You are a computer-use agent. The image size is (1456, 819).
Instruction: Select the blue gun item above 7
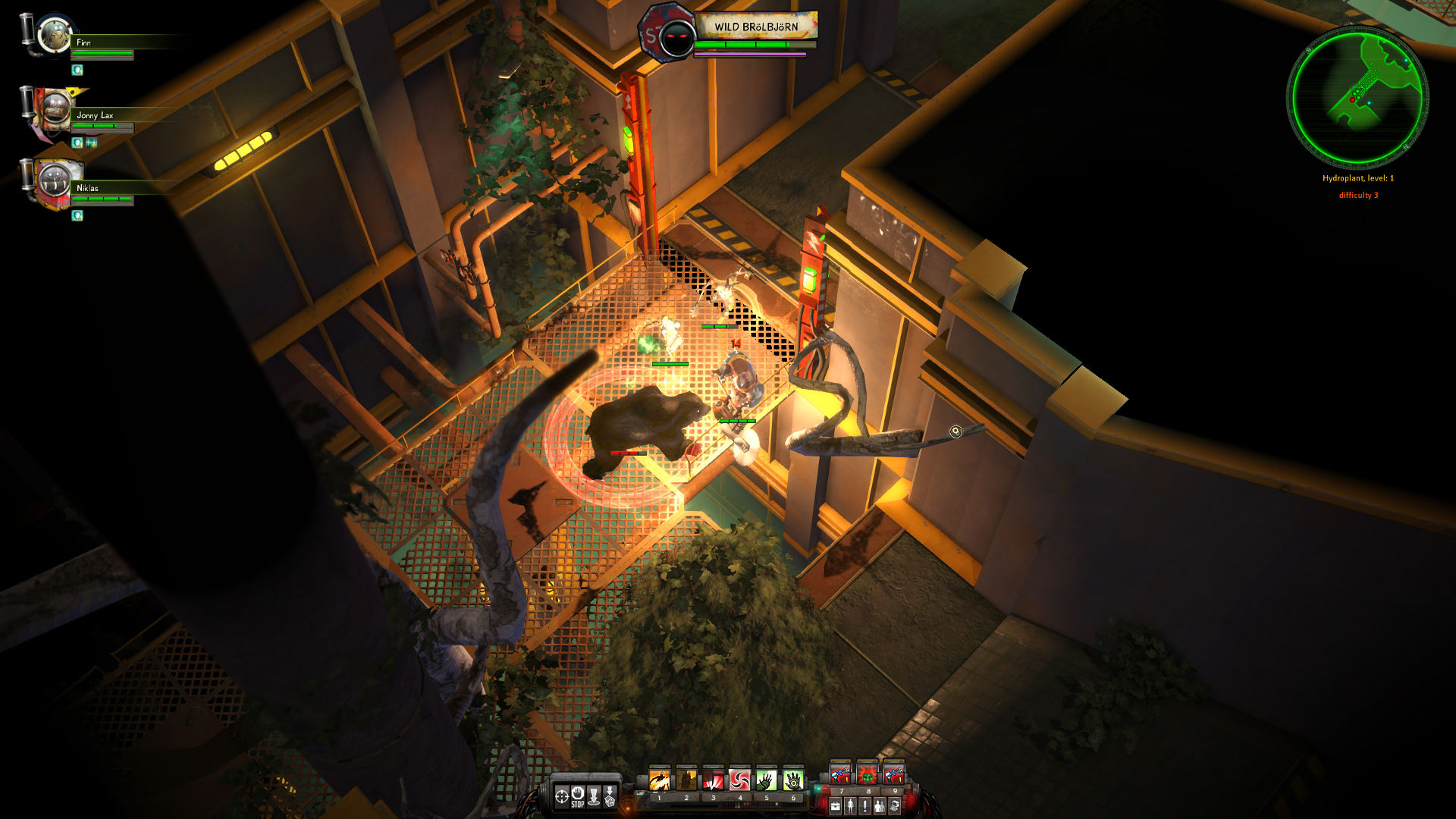click(x=841, y=775)
